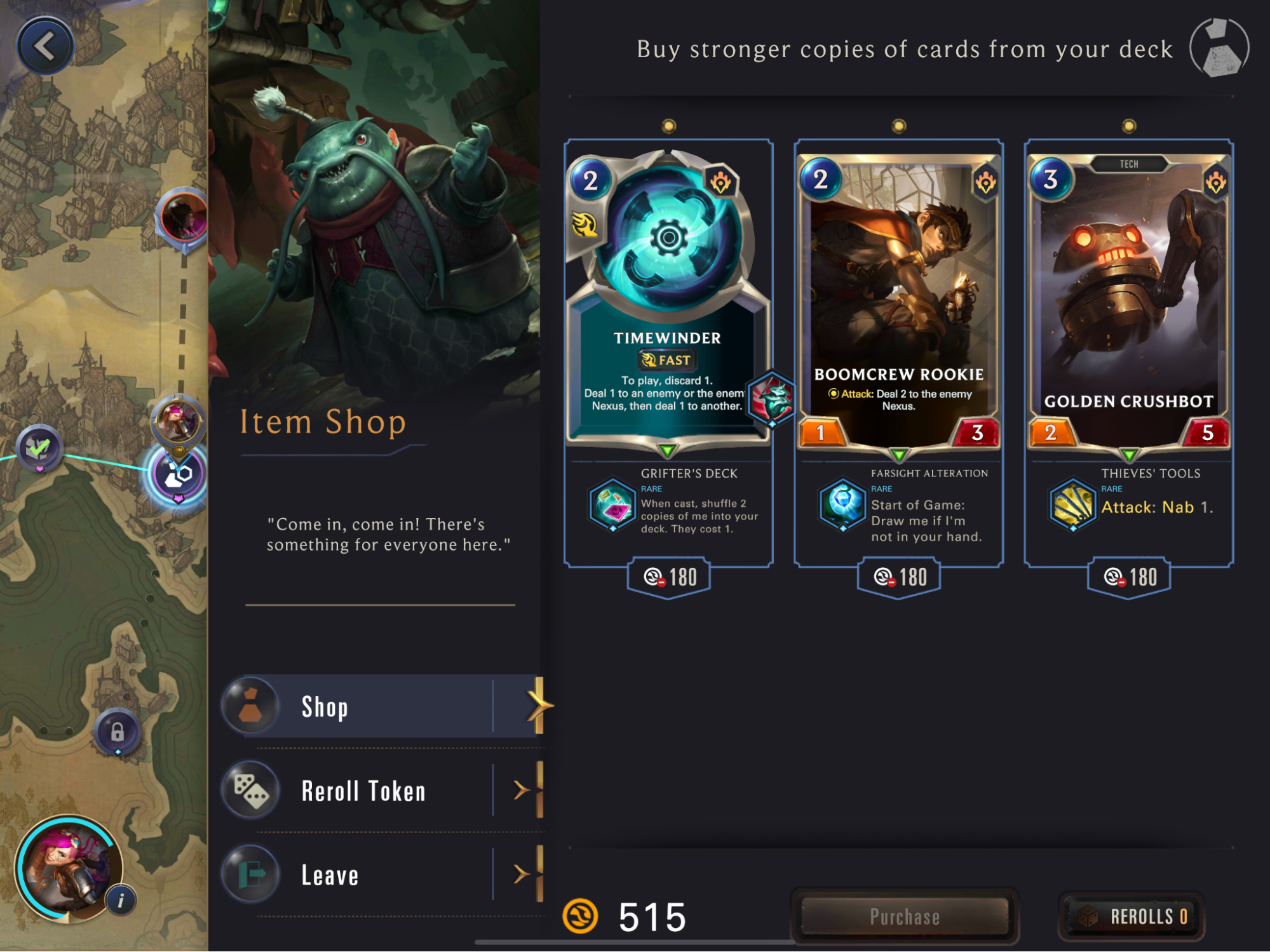Choose the Reroll Token option

coord(381,791)
